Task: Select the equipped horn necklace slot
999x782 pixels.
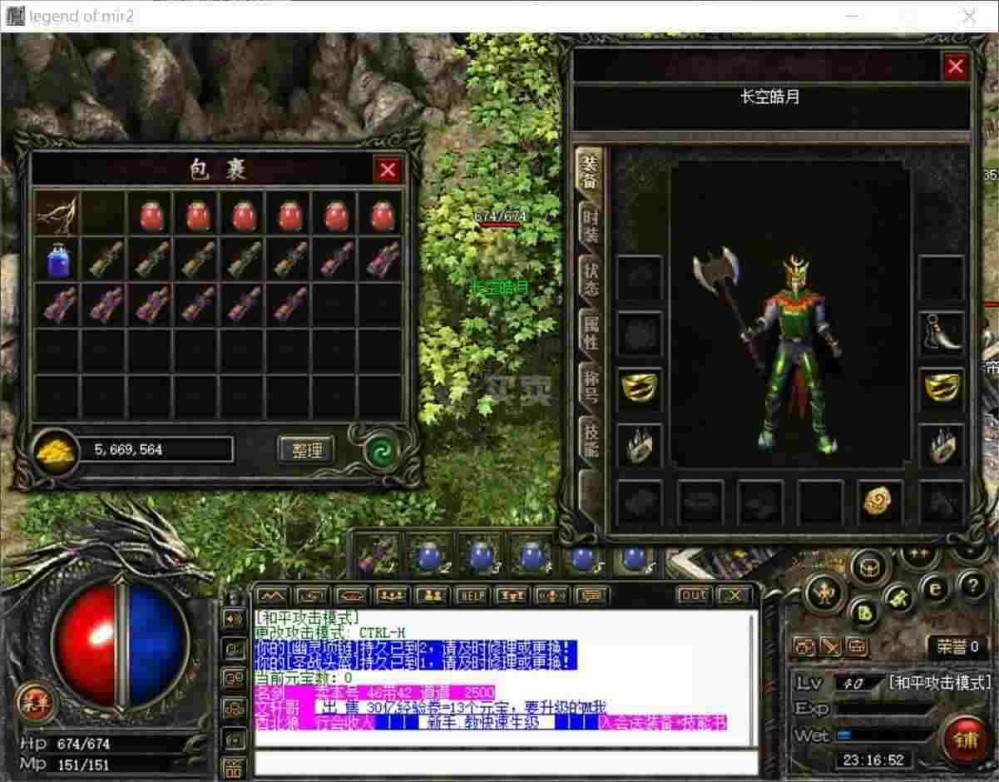Action: click(x=941, y=332)
